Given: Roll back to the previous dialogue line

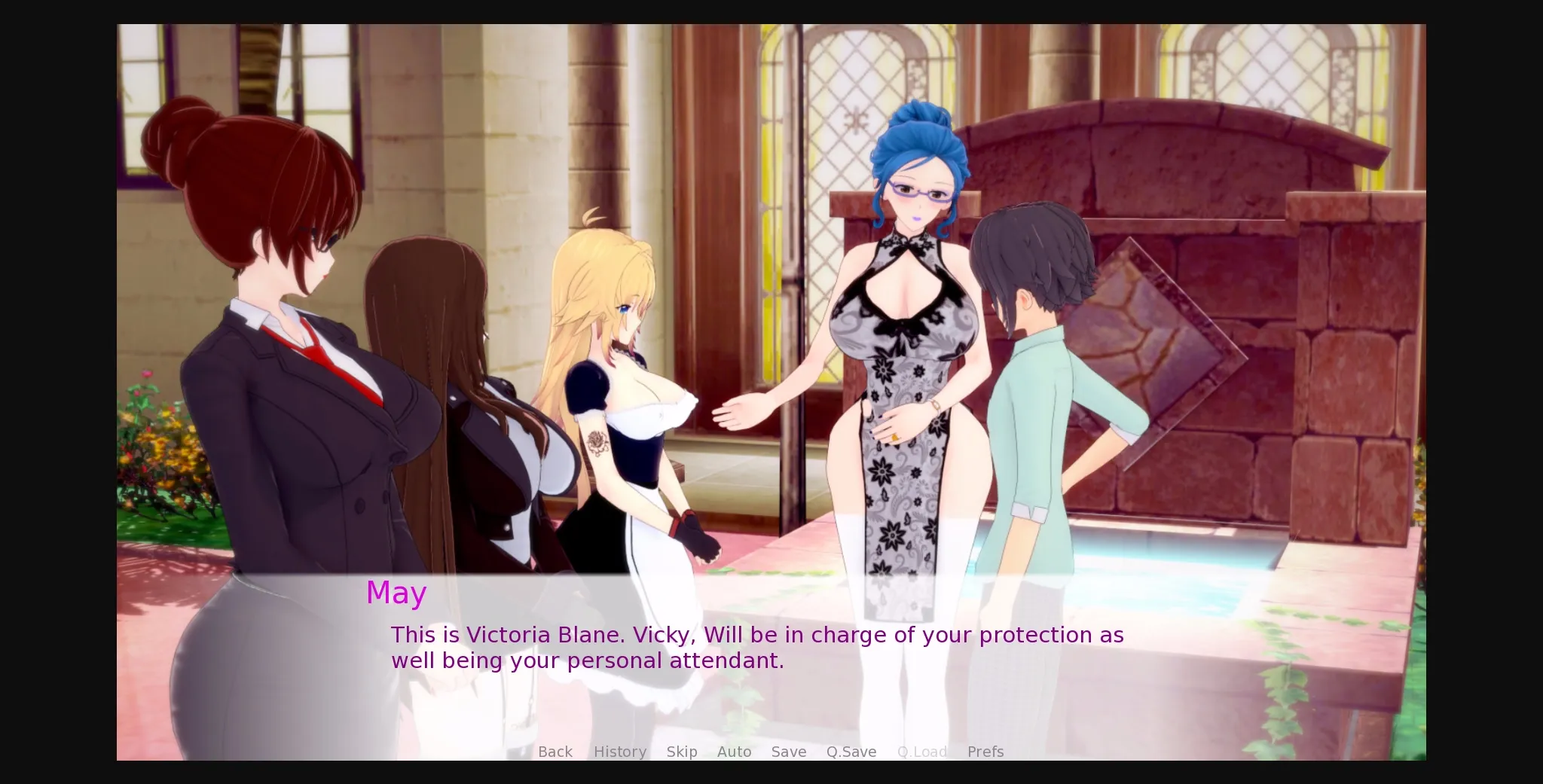Looking at the screenshot, I should point(555,751).
